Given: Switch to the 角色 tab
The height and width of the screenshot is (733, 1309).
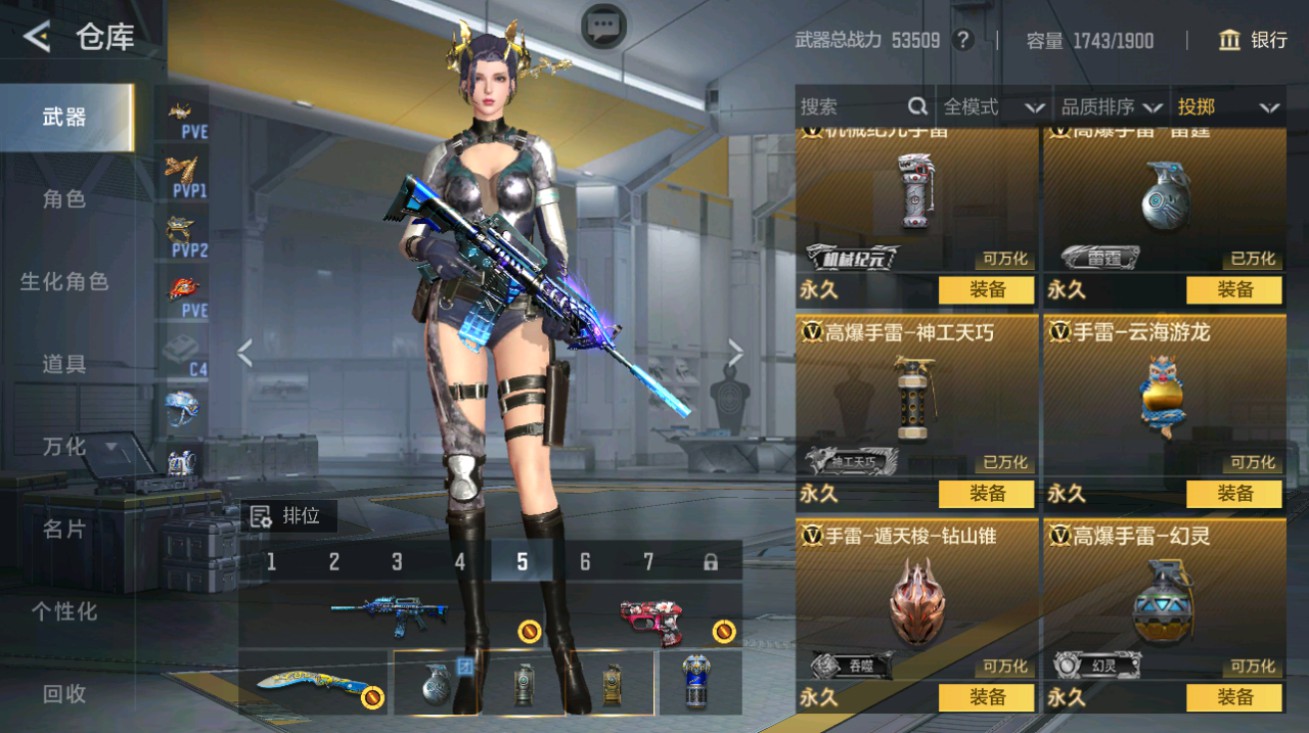Looking at the screenshot, I should tap(65, 198).
